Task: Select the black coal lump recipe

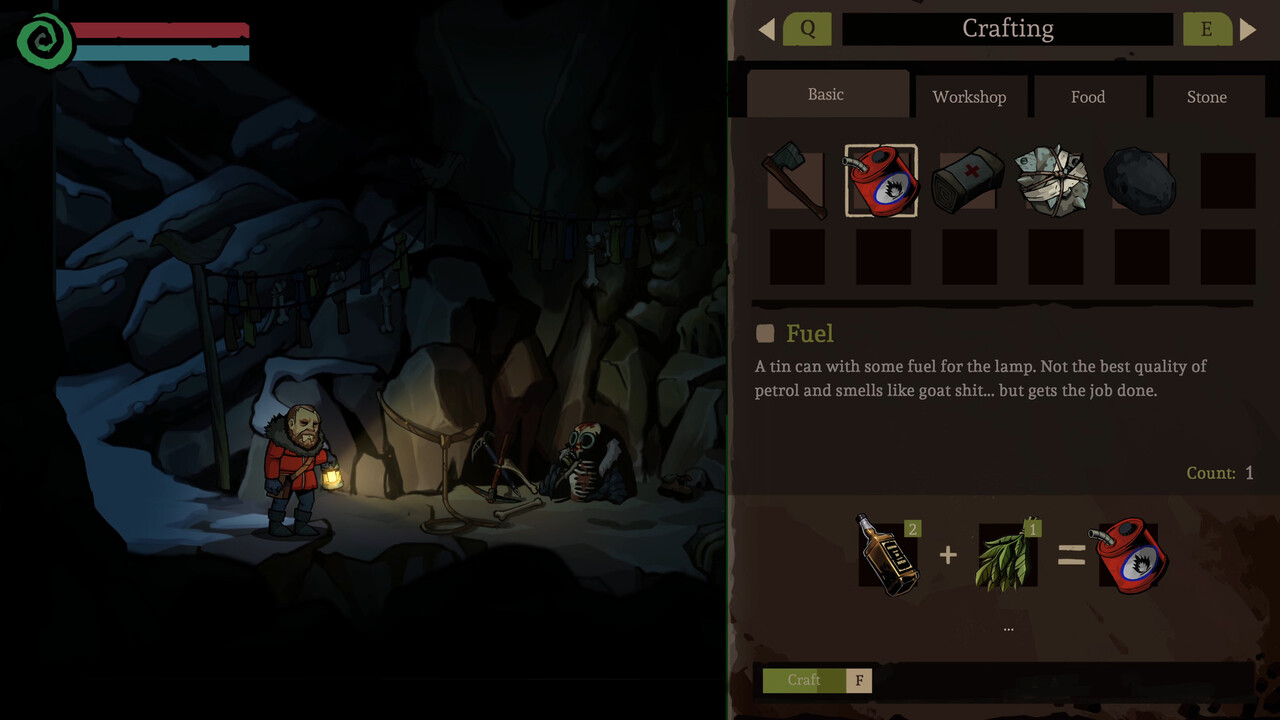Action: [1140, 181]
